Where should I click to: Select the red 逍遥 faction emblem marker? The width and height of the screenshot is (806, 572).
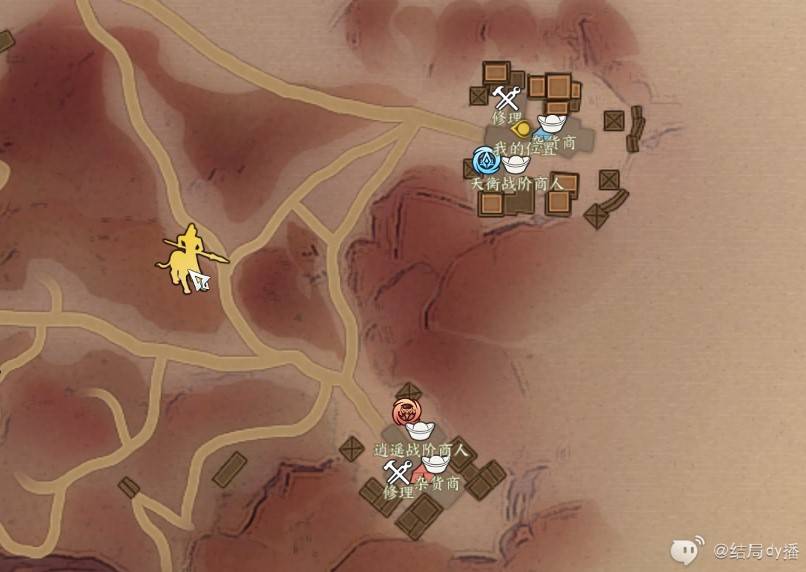(406, 412)
